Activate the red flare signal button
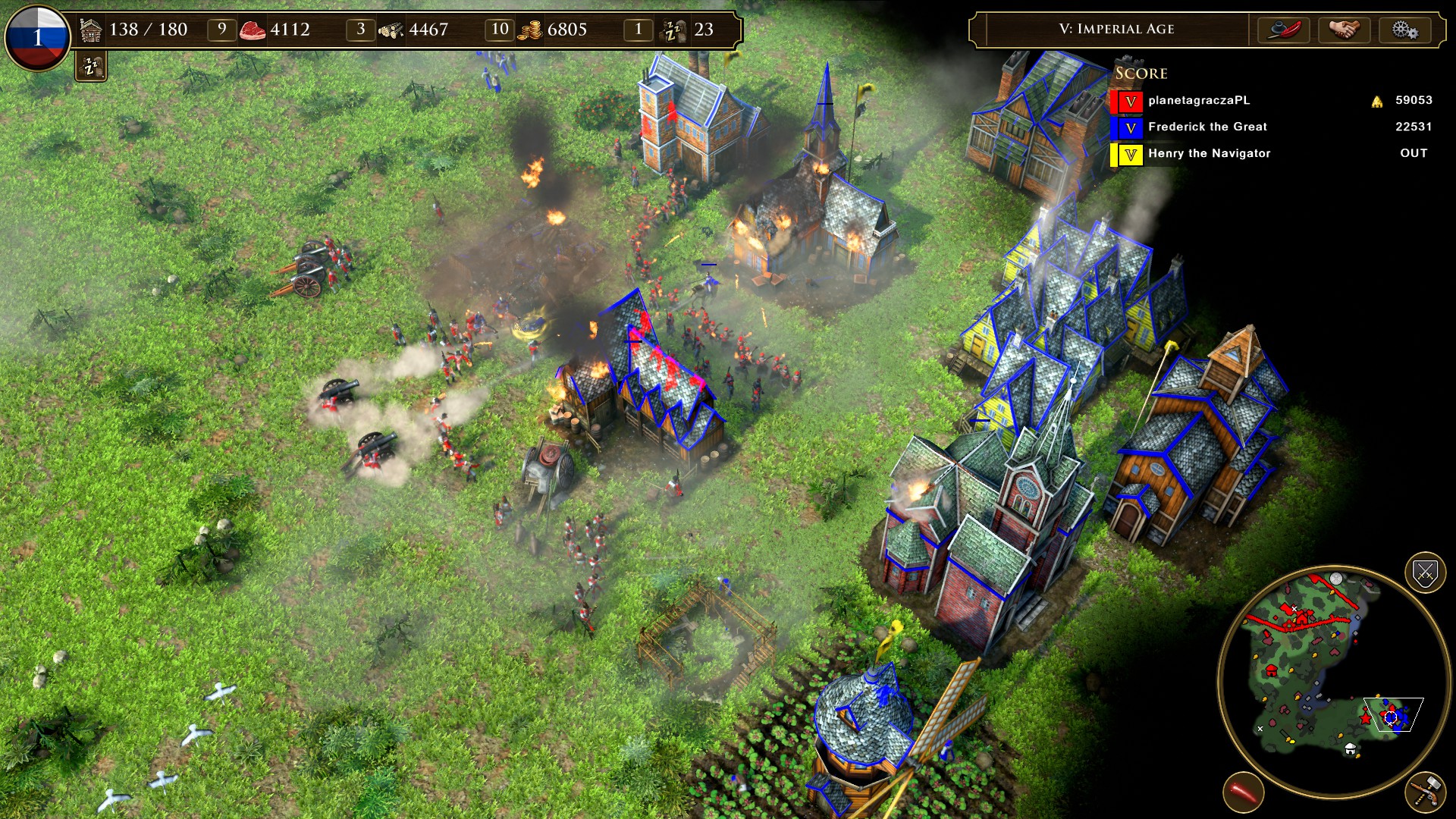This screenshot has height=819, width=1456. (x=1243, y=792)
